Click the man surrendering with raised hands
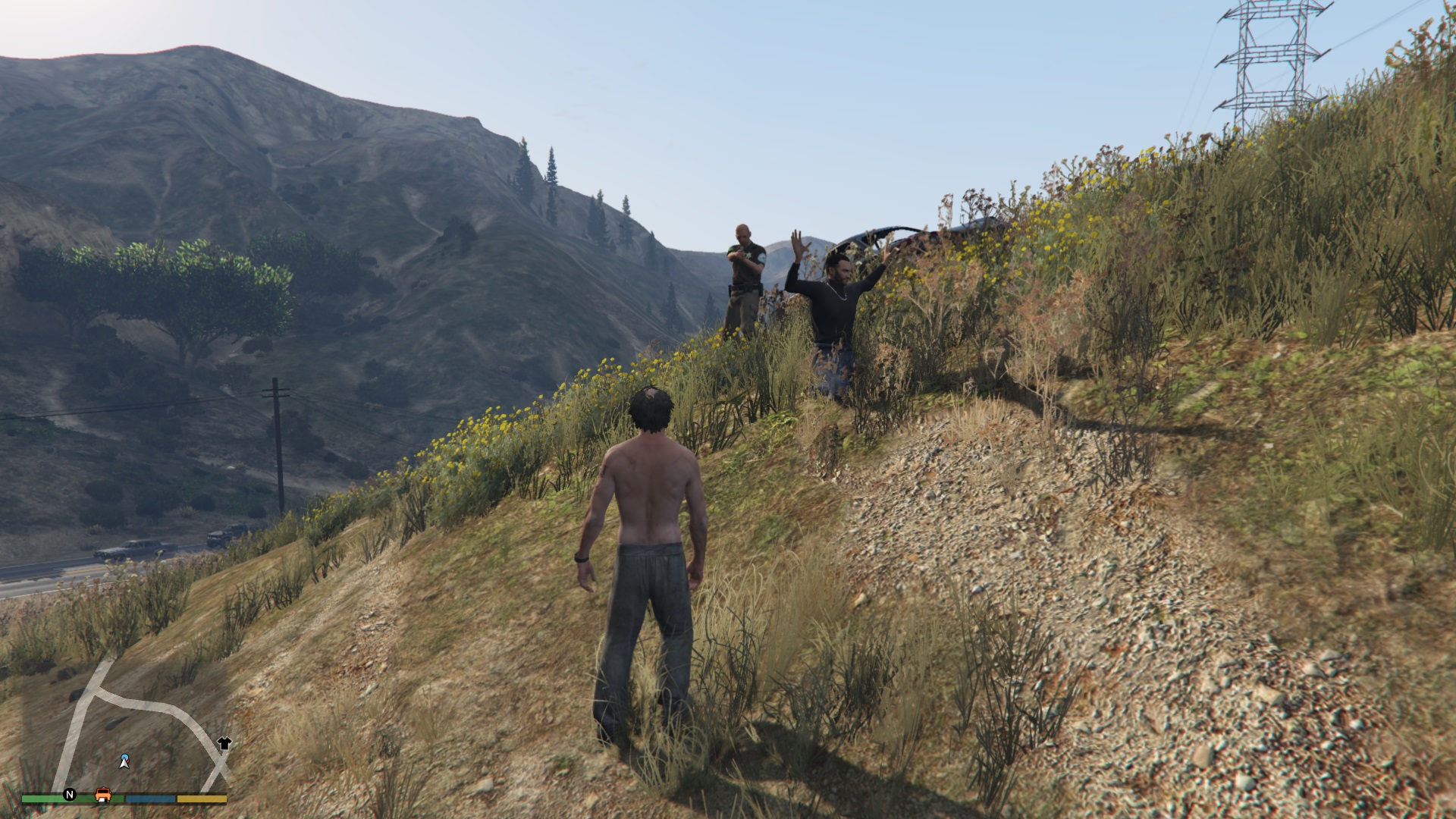Image resolution: width=1456 pixels, height=819 pixels. tap(834, 303)
